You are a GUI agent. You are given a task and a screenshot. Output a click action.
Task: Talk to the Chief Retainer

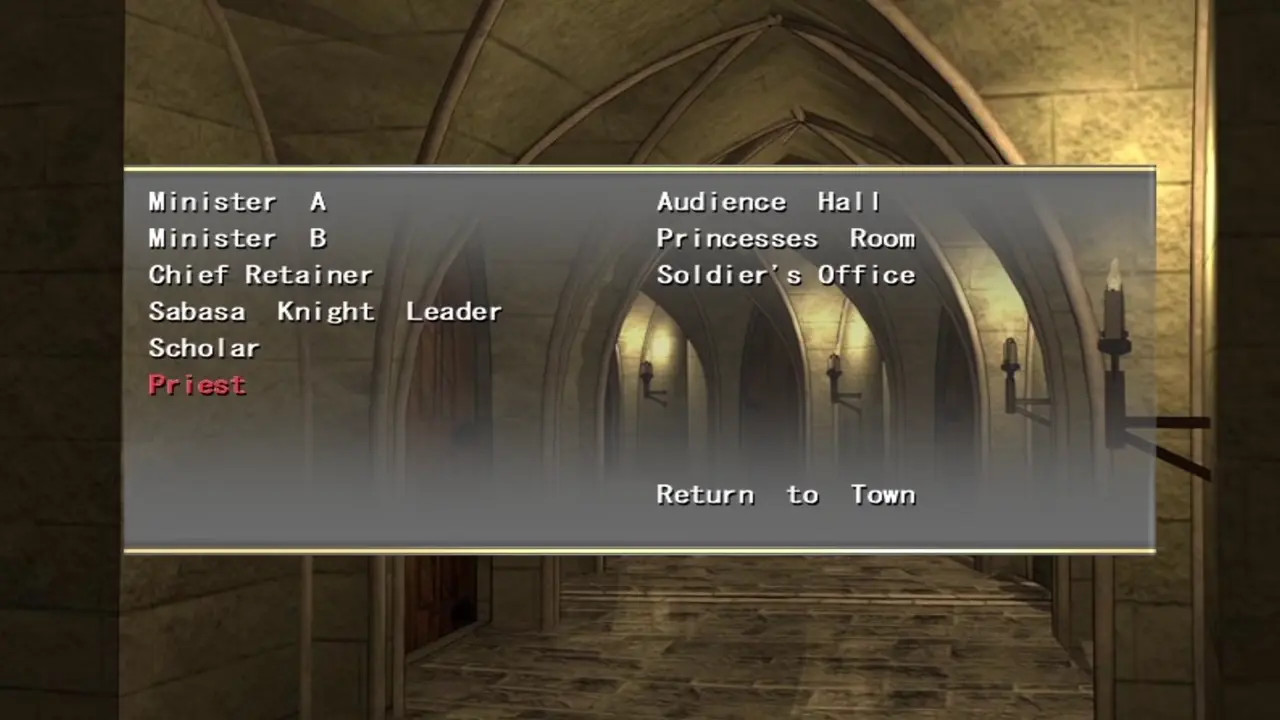pos(260,275)
